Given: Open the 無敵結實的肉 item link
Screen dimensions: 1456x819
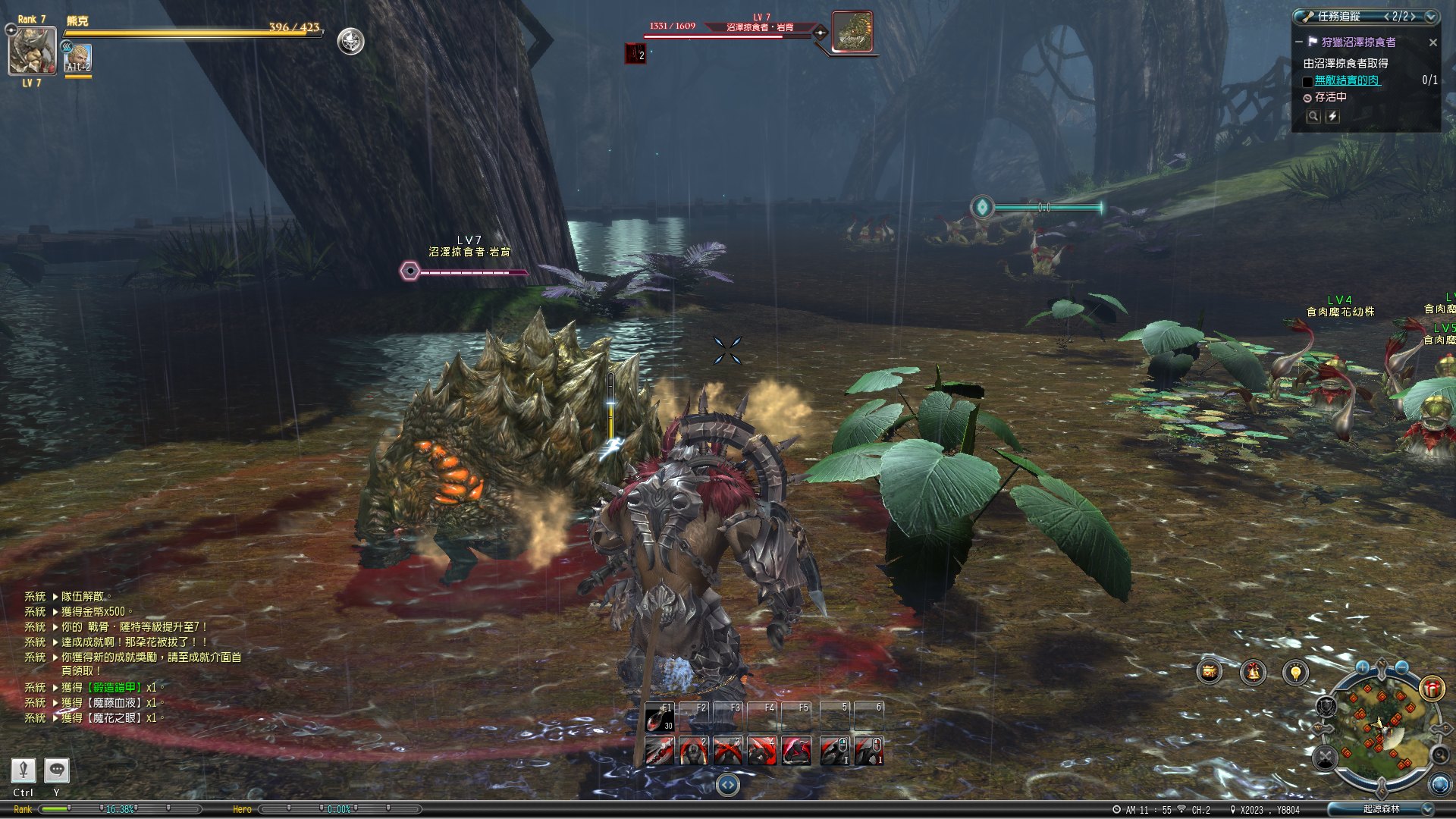Looking at the screenshot, I should (x=1347, y=80).
